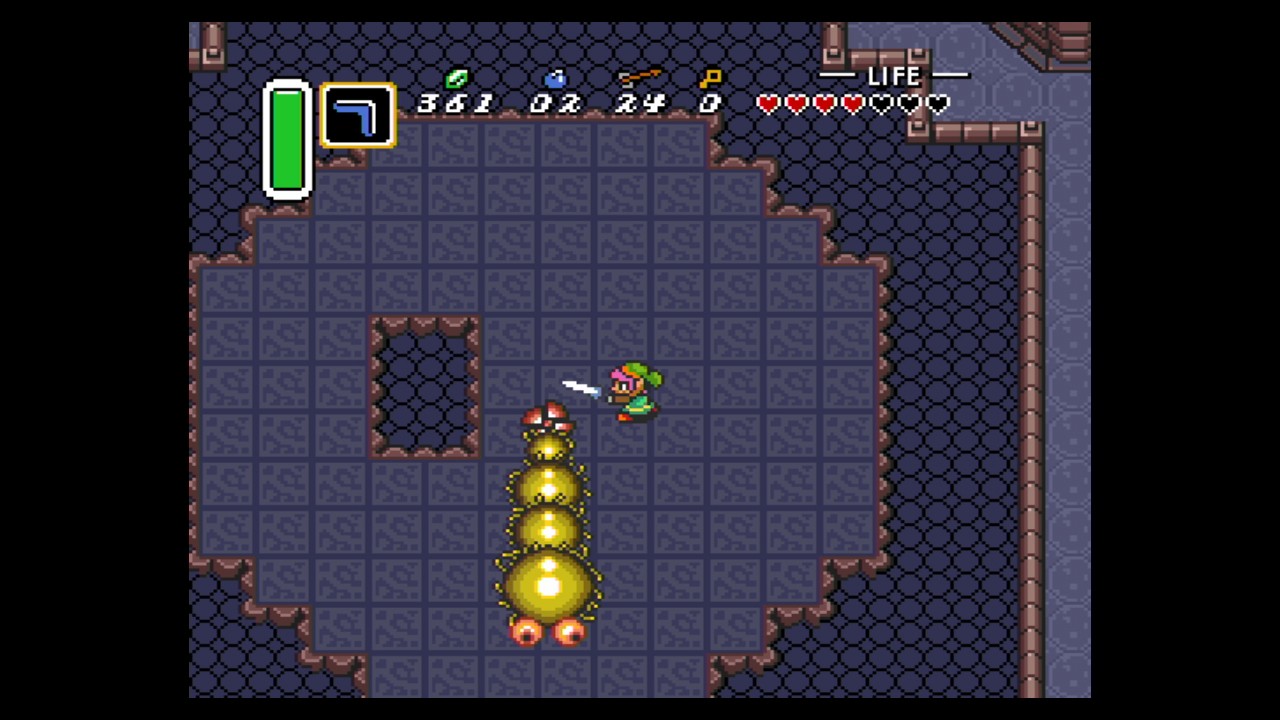Screen dimensions: 1280x720
Task: Click Link's character sprite
Action: tap(632, 390)
